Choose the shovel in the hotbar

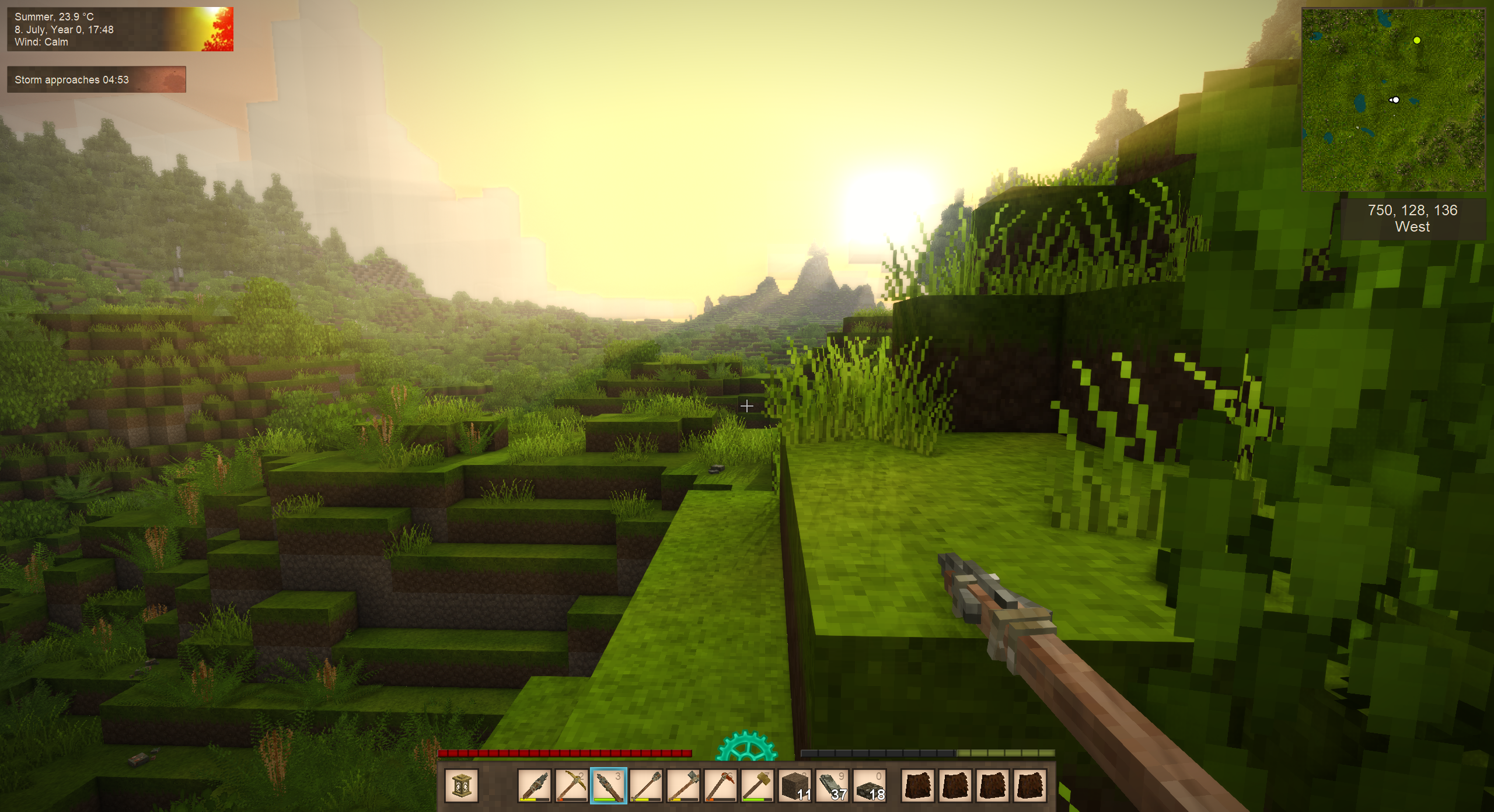click(646, 785)
